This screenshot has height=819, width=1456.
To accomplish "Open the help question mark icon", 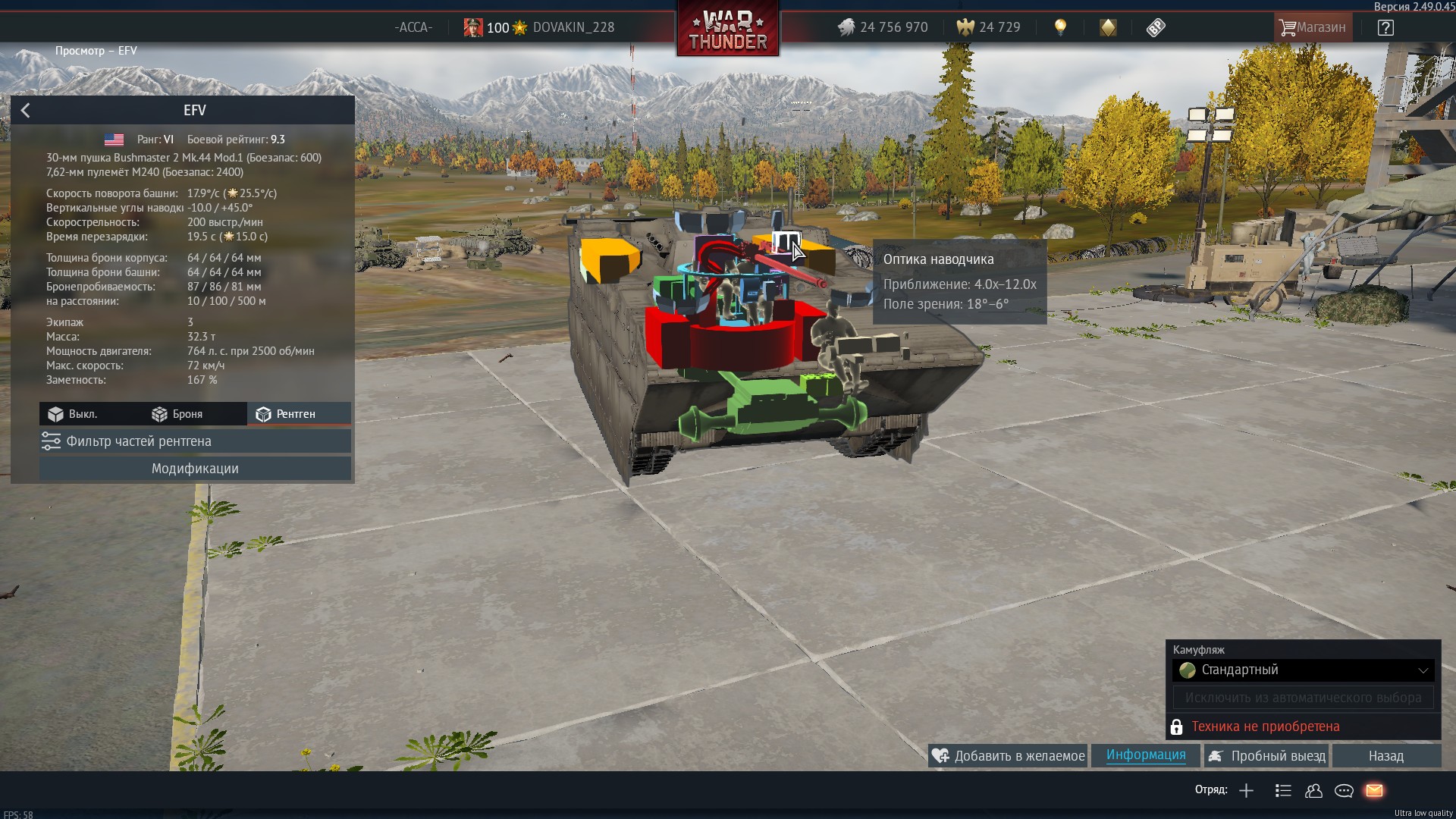I will (1385, 28).
